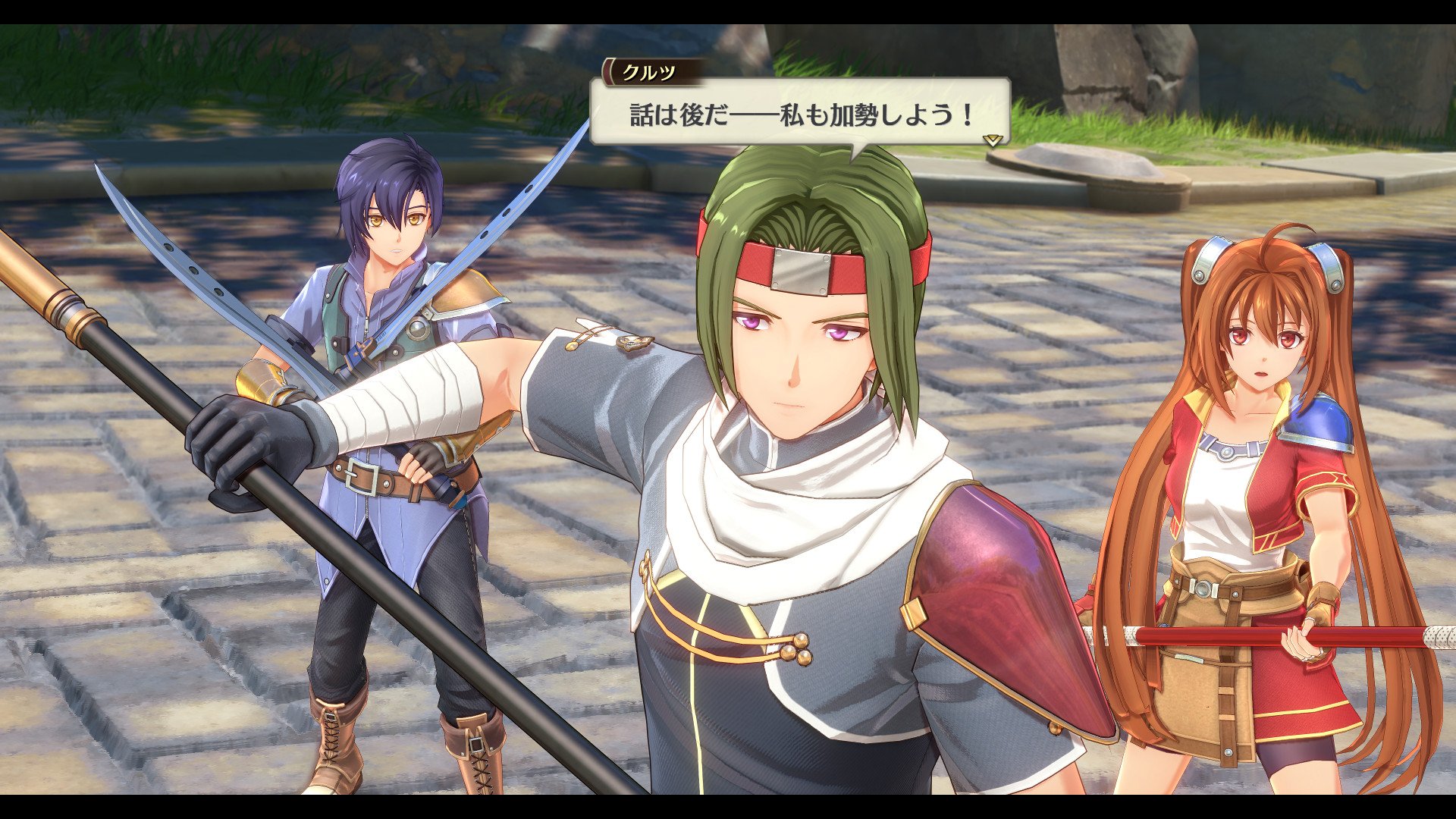Expand the speaker name banner
The height and width of the screenshot is (819, 1456).
tap(648, 73)
